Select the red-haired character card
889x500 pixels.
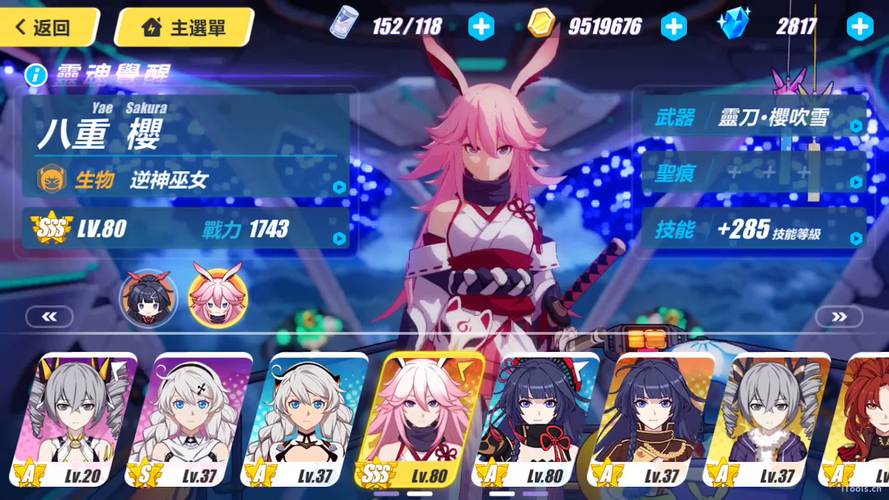[x=860, y=420]
